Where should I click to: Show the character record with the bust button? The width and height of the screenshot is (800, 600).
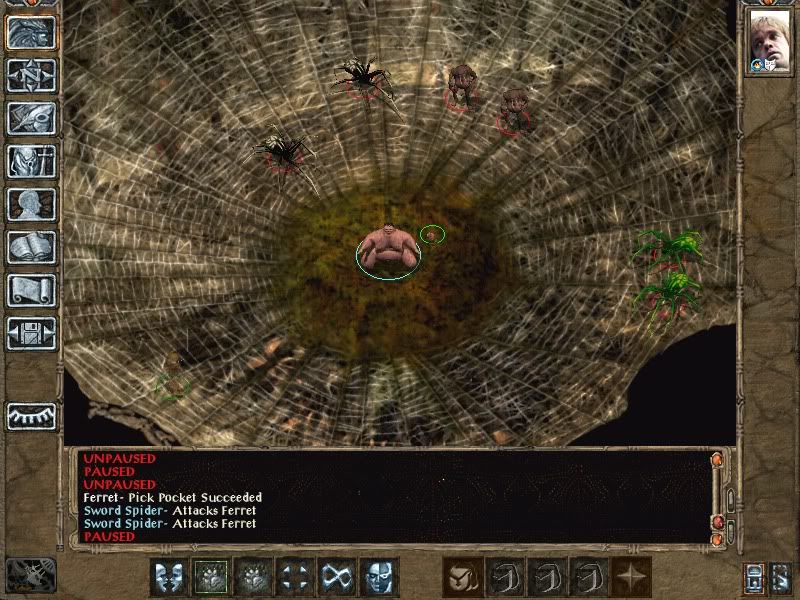(x=31, y=204)
